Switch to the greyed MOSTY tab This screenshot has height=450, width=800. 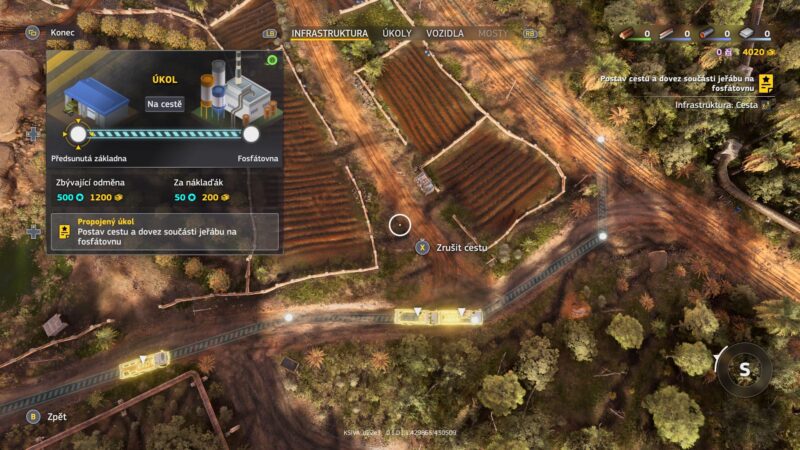pos(493,33)
